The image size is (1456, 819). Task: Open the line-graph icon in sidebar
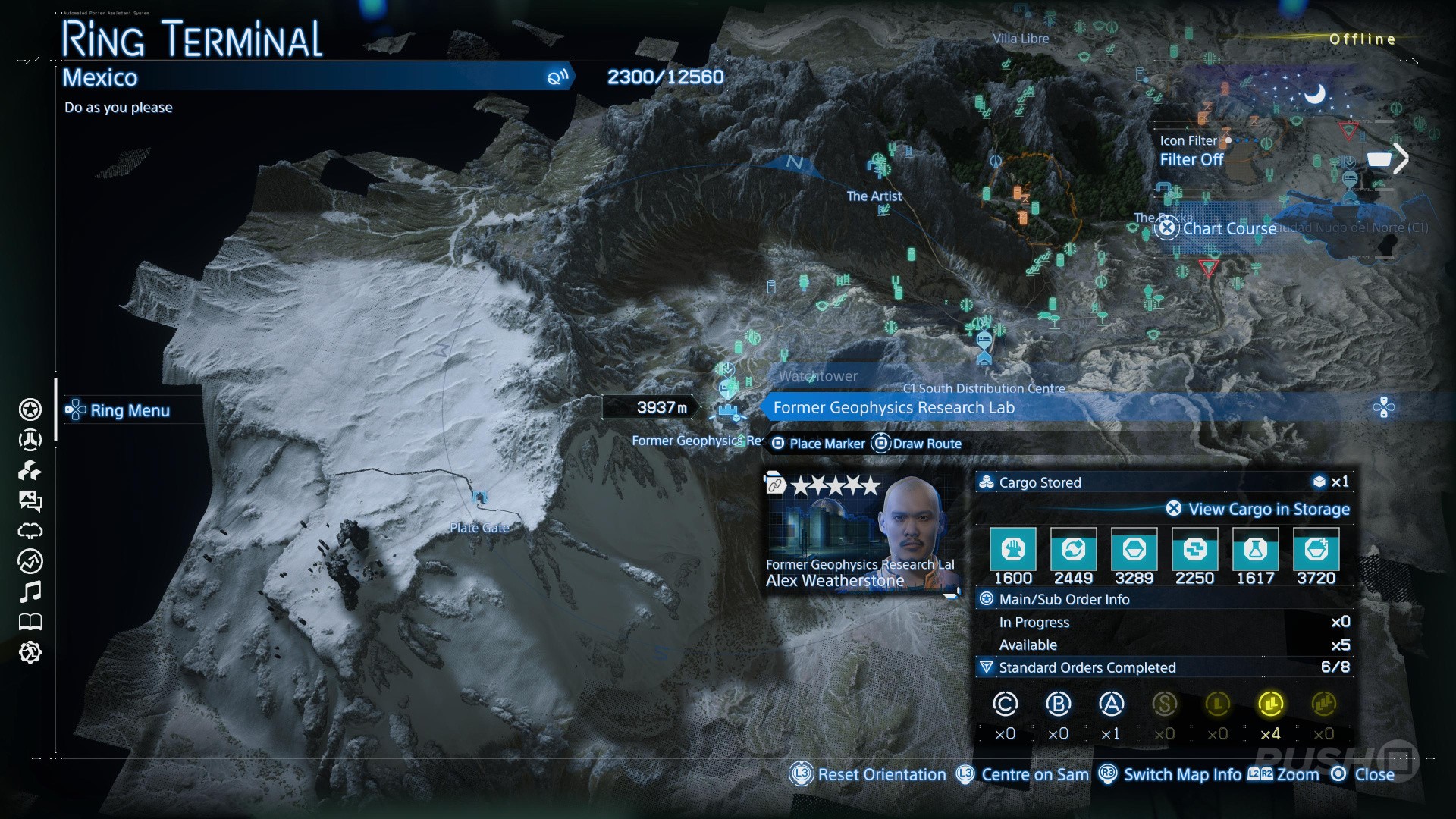(x=30, y=561)
